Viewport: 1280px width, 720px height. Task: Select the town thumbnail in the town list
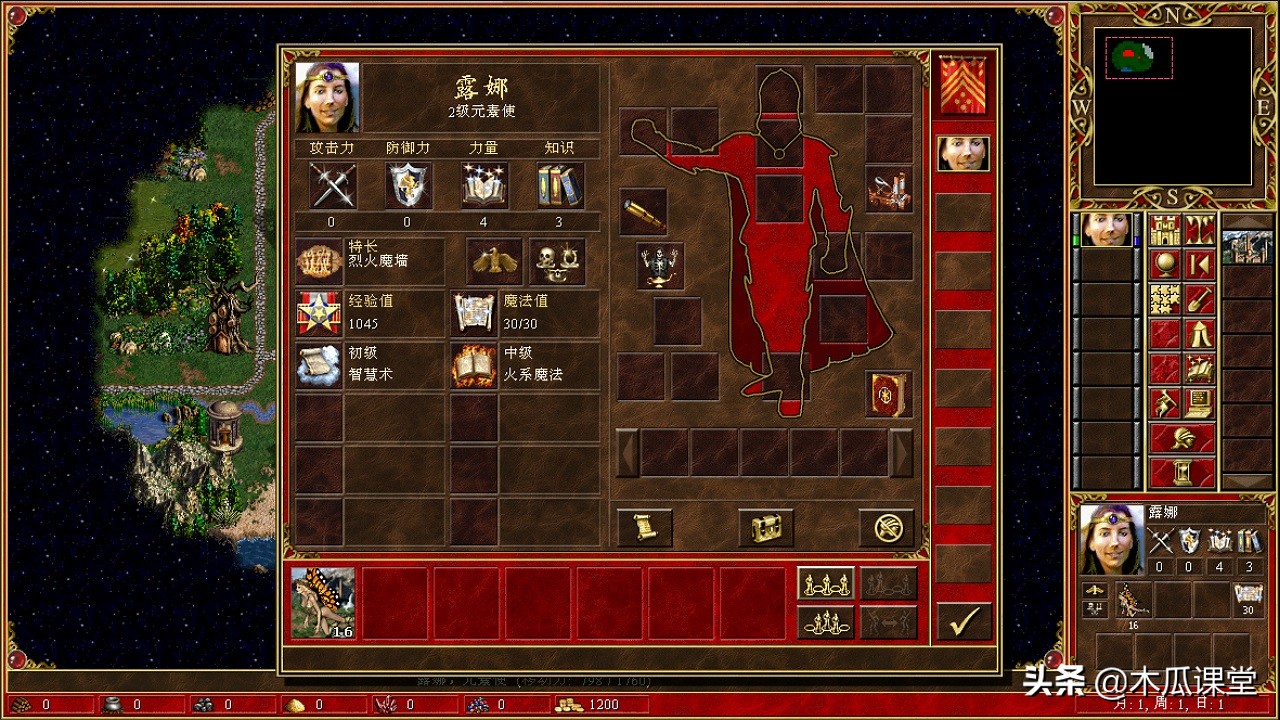tap(1247, 247)
